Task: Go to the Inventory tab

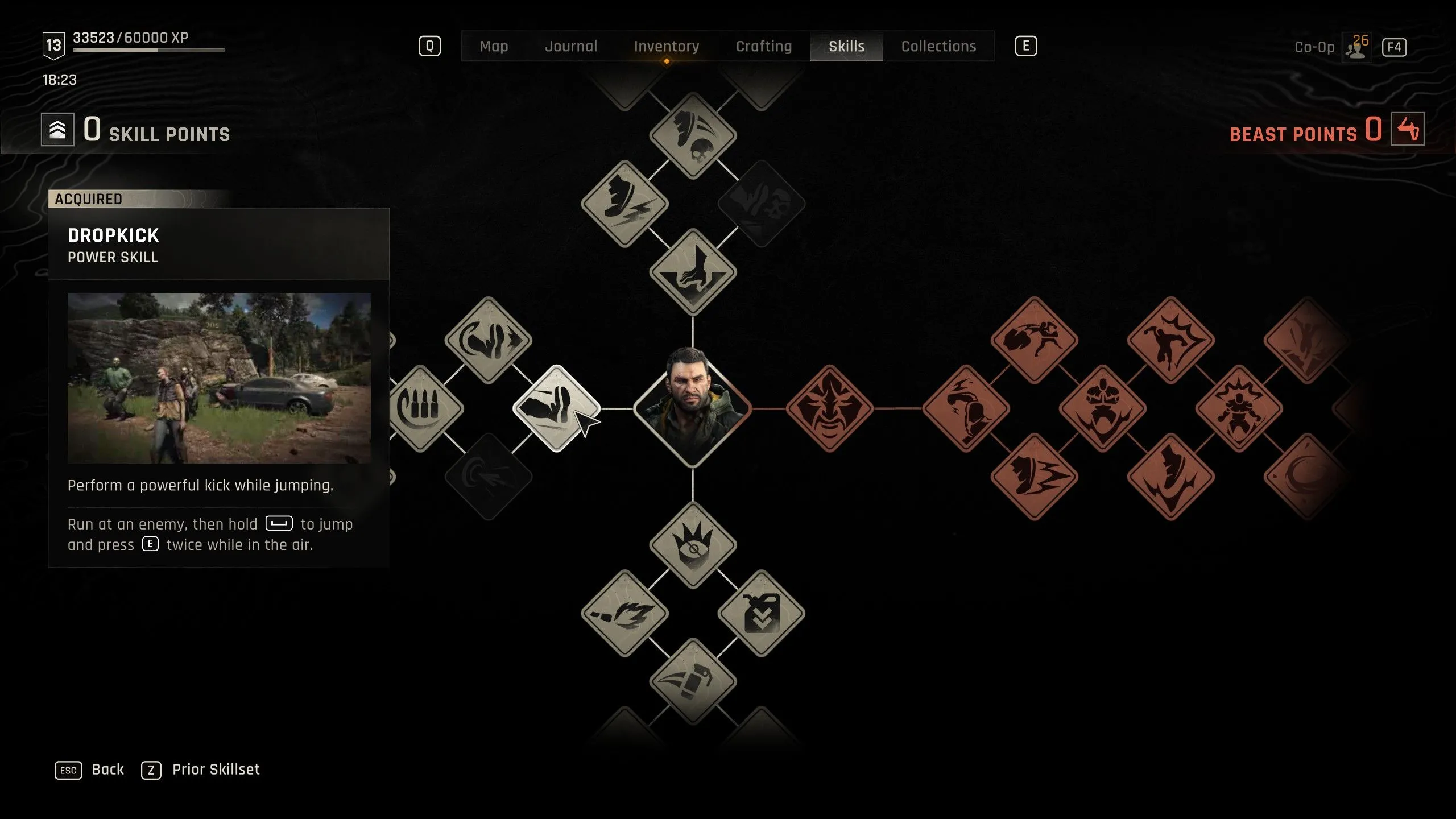Action: (666, 46)
